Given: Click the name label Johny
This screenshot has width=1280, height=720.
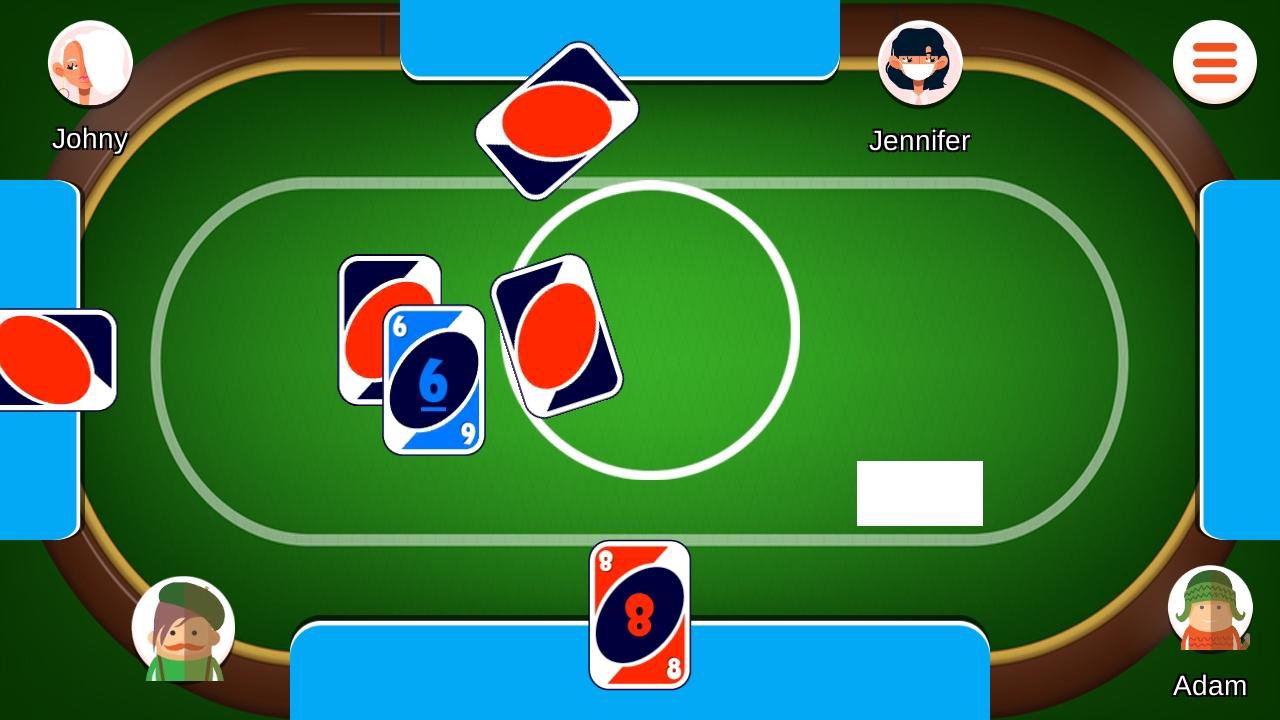Looking at the screenshot, I should point(89,139).
